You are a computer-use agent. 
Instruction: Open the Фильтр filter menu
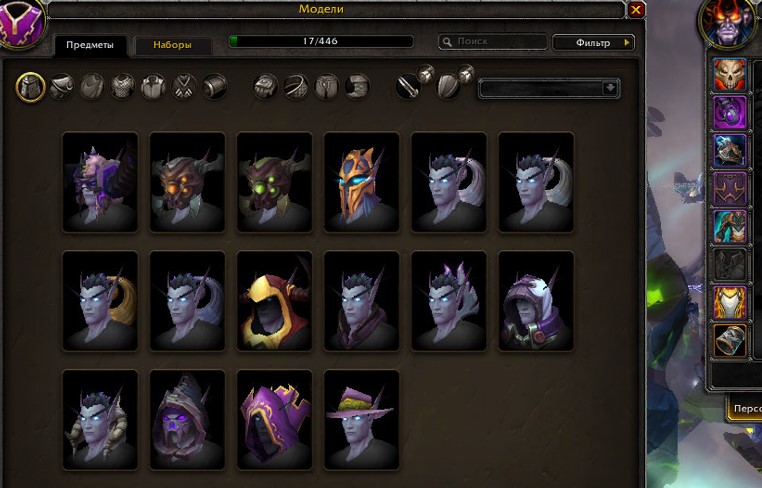tap(593, 43)
